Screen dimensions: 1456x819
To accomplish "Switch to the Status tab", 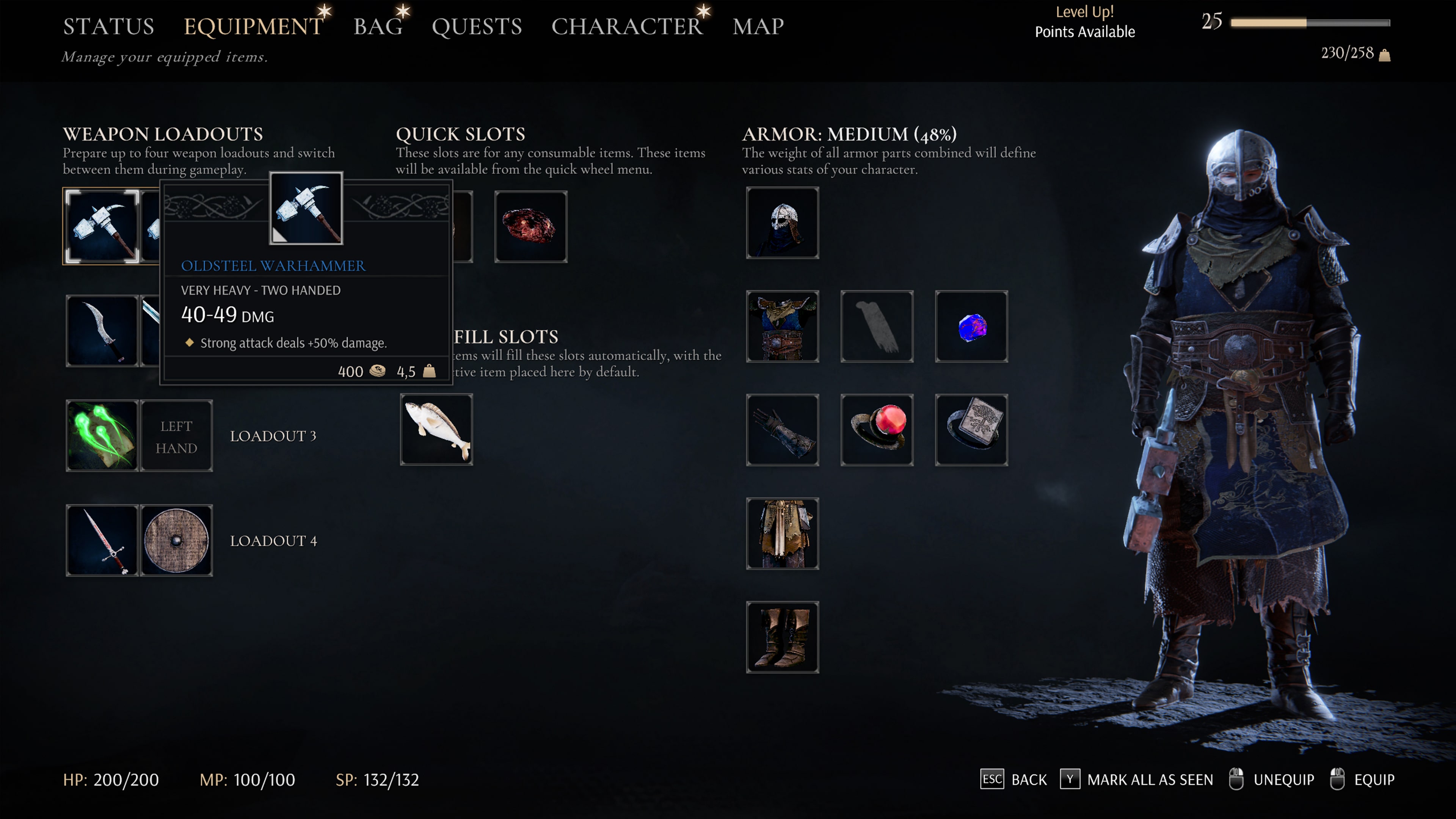I will 108,27.
